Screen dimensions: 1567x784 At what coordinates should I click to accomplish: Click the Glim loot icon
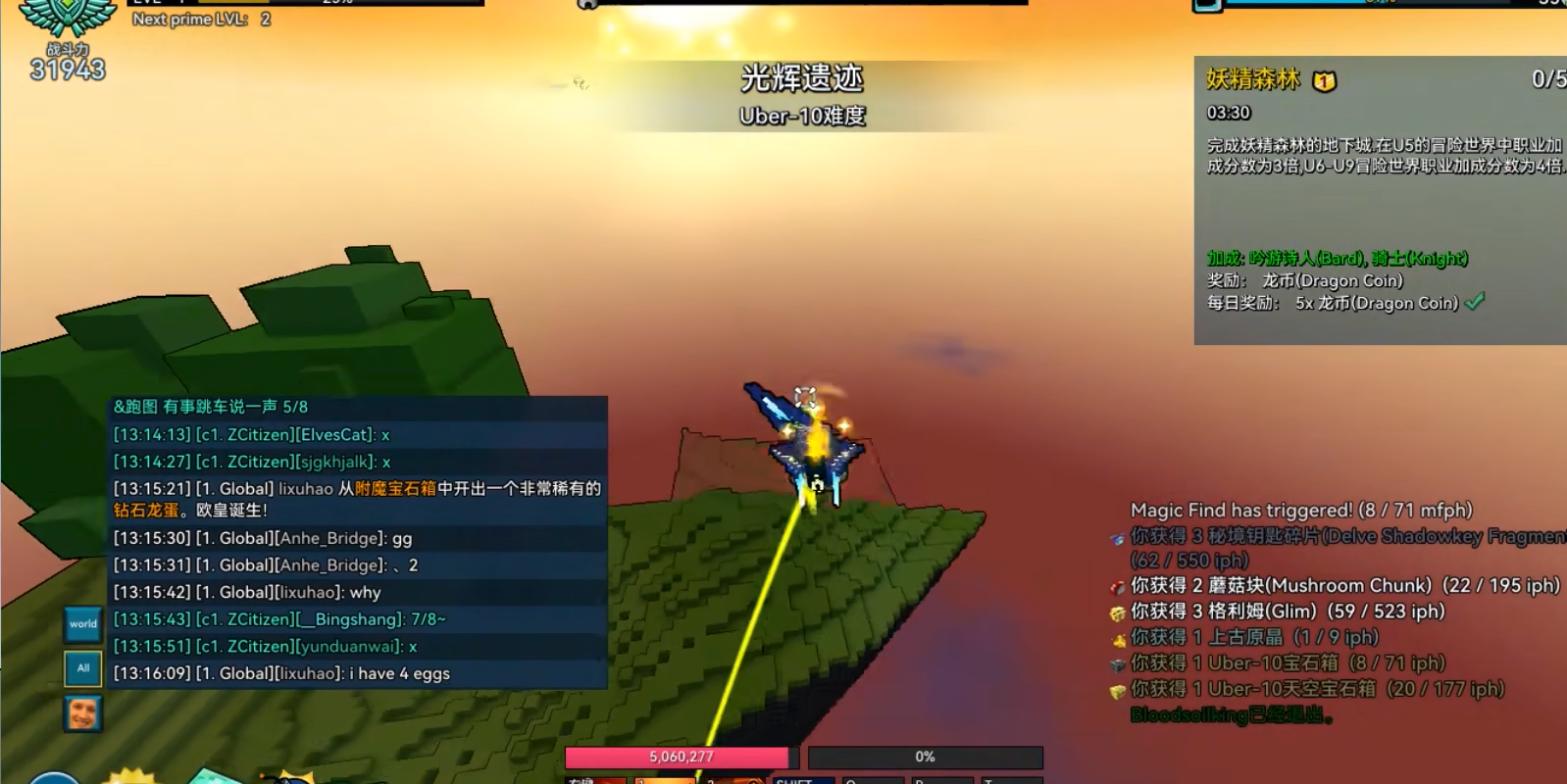click(1115, 611)
